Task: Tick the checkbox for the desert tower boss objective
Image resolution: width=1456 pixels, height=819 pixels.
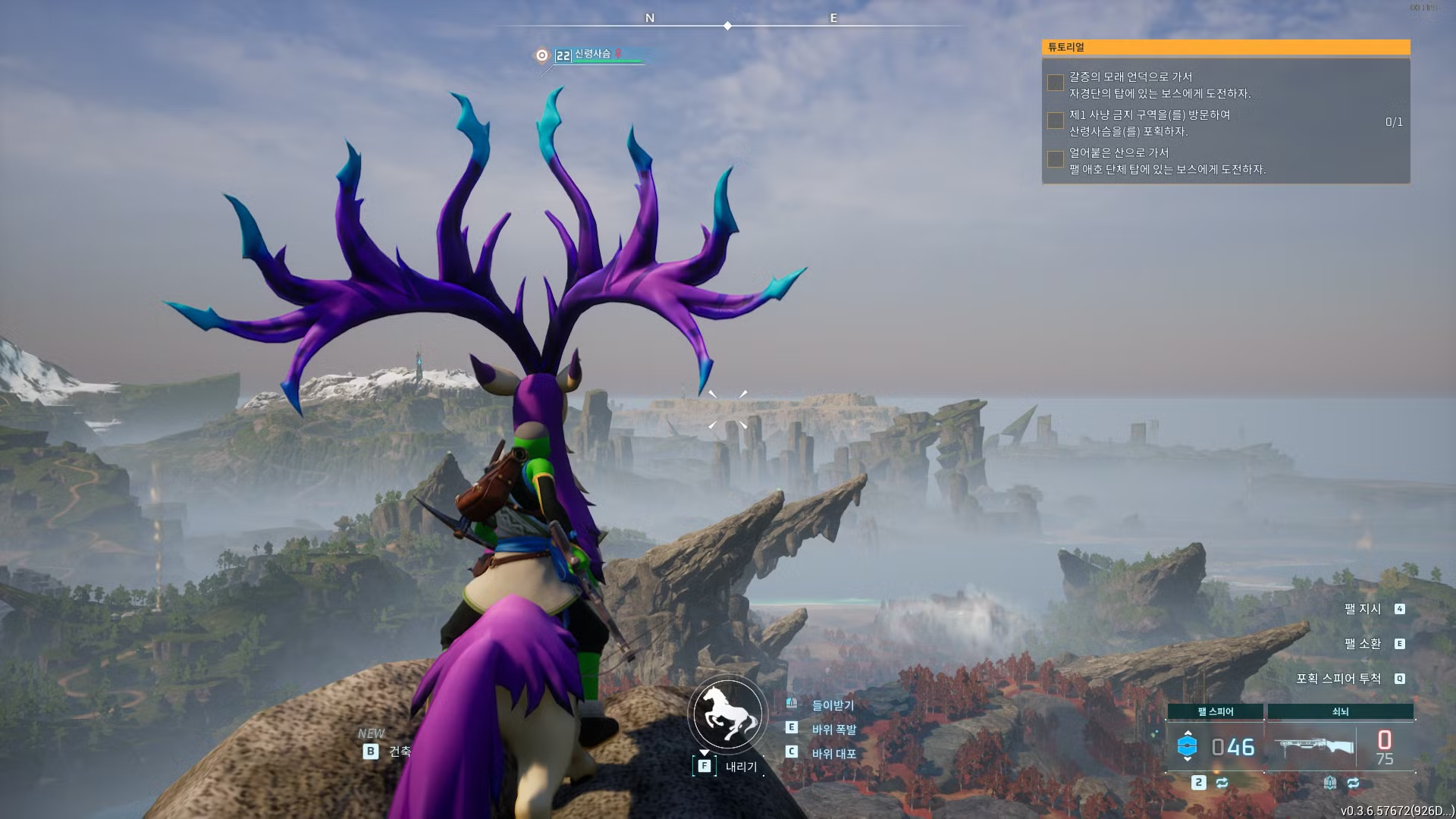Action: pyautogui.click(x=1055, y=83)
